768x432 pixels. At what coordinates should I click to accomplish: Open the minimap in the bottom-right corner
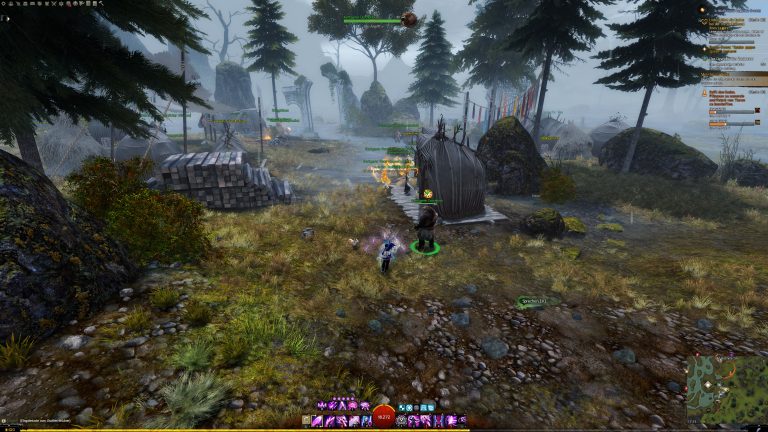[x=725, y=387]
